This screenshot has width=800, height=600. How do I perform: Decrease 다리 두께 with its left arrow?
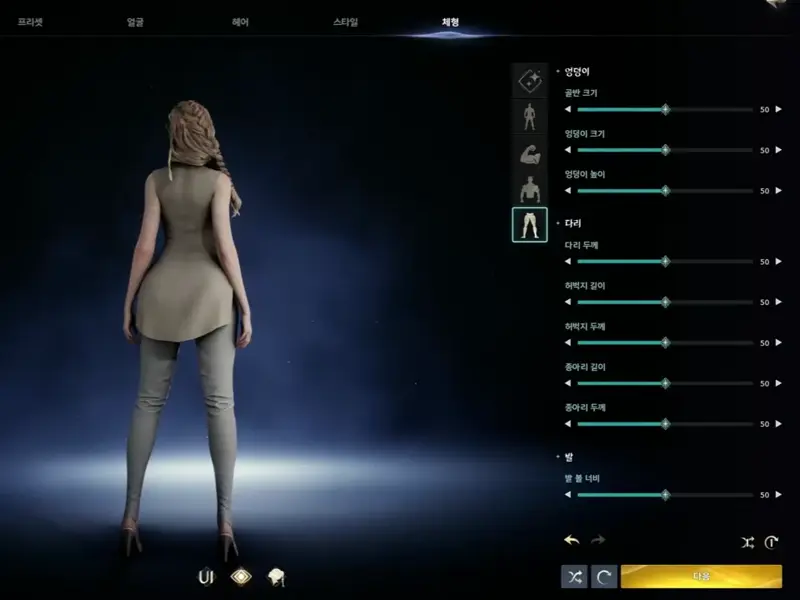coord(568,261)
